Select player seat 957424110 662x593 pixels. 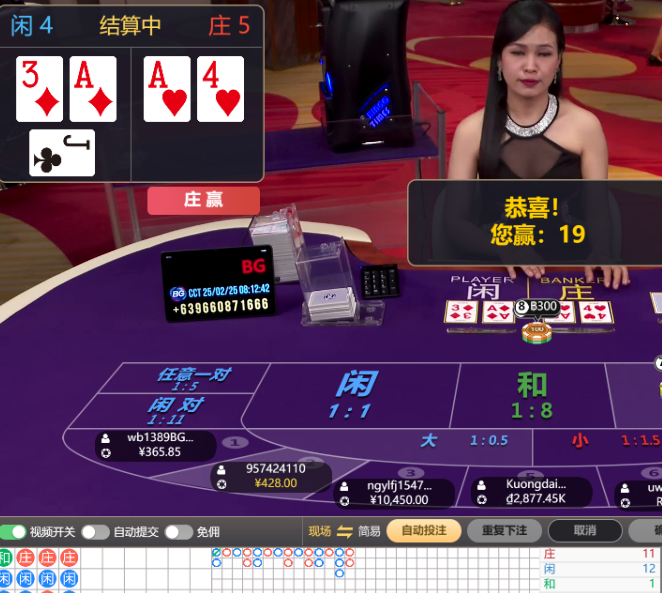(x=270, y=475)
